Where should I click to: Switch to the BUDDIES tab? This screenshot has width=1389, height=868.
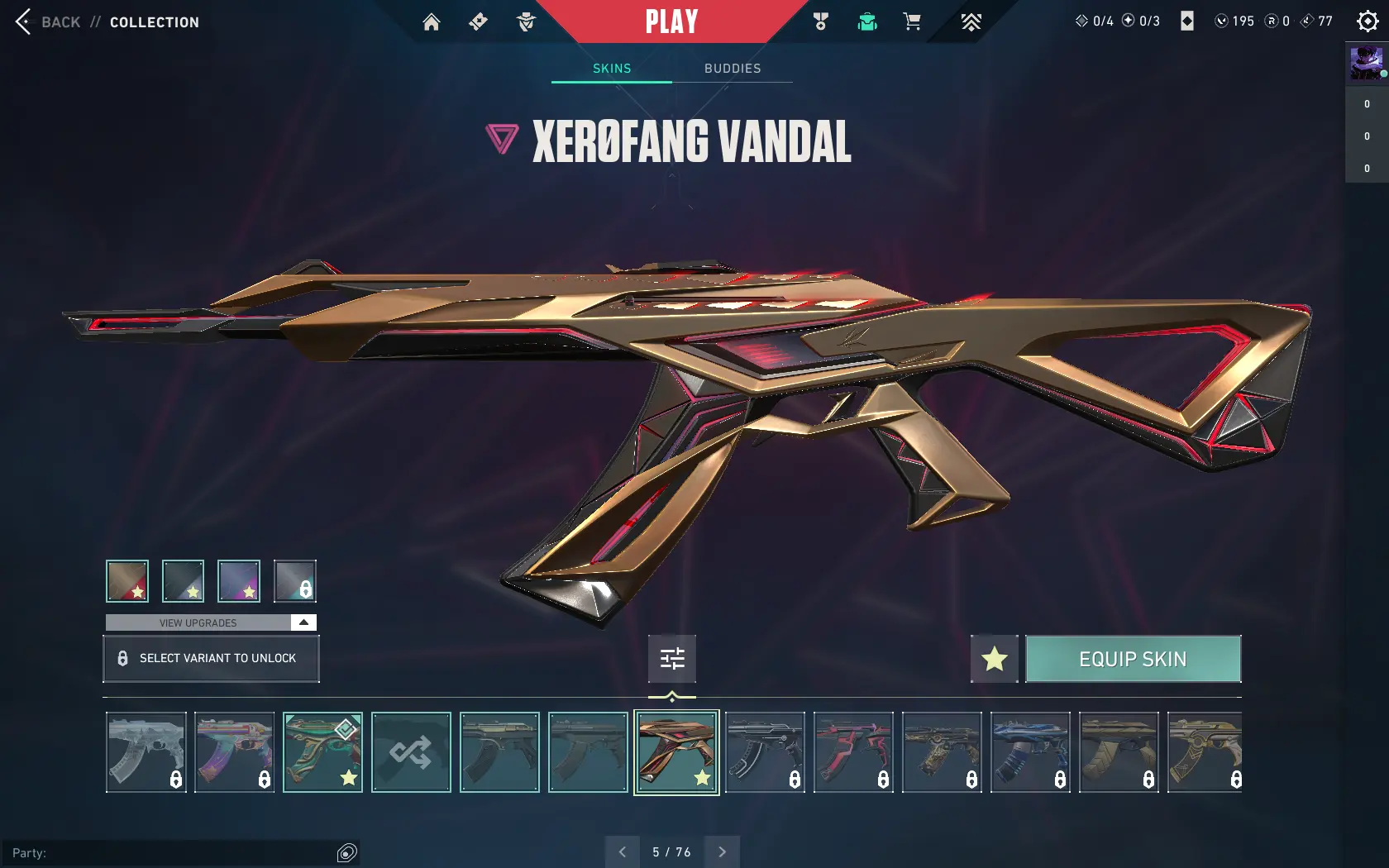(733, 69)
